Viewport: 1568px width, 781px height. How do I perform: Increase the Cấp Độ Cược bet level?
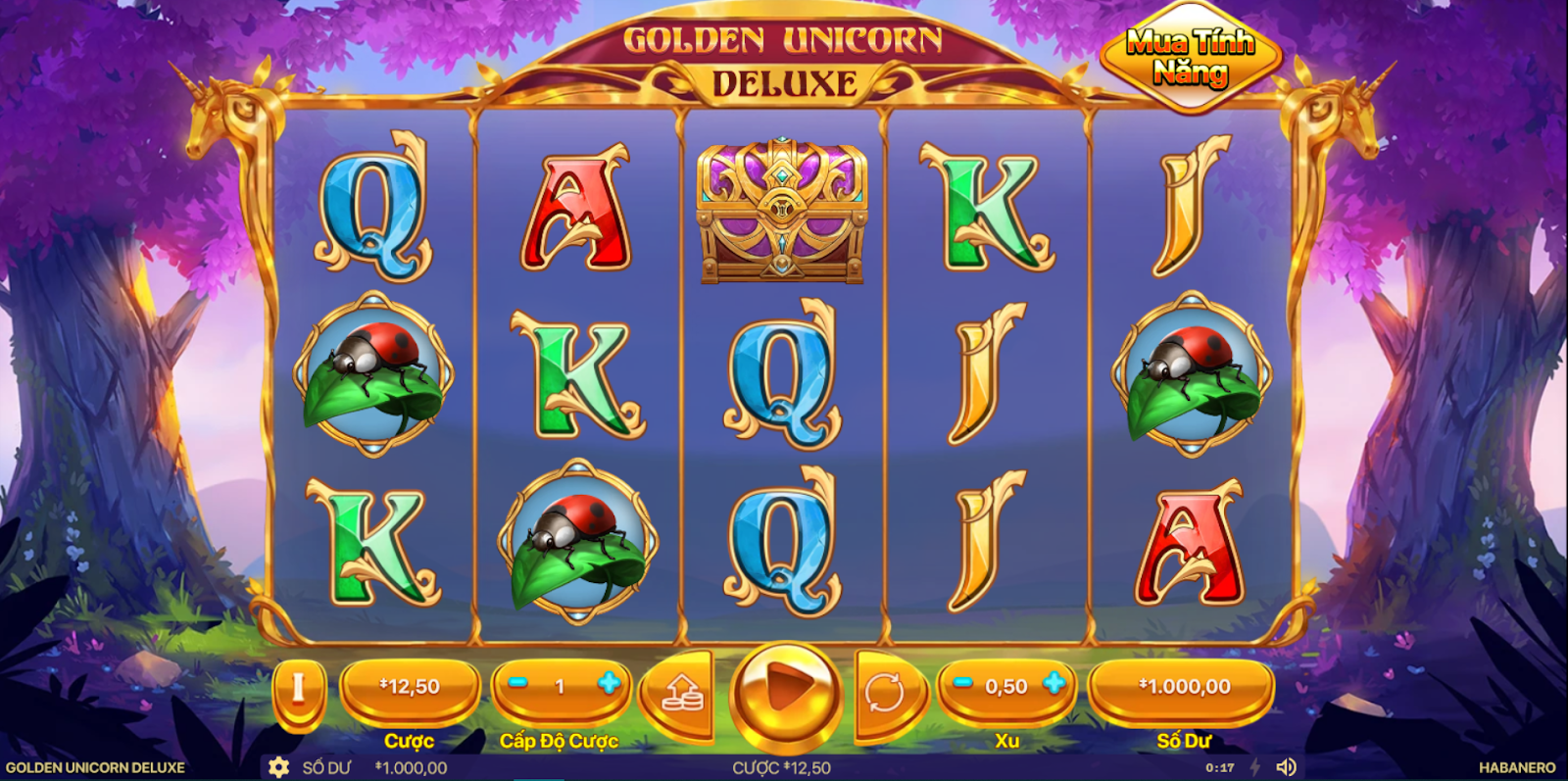(x=609, y=684)
